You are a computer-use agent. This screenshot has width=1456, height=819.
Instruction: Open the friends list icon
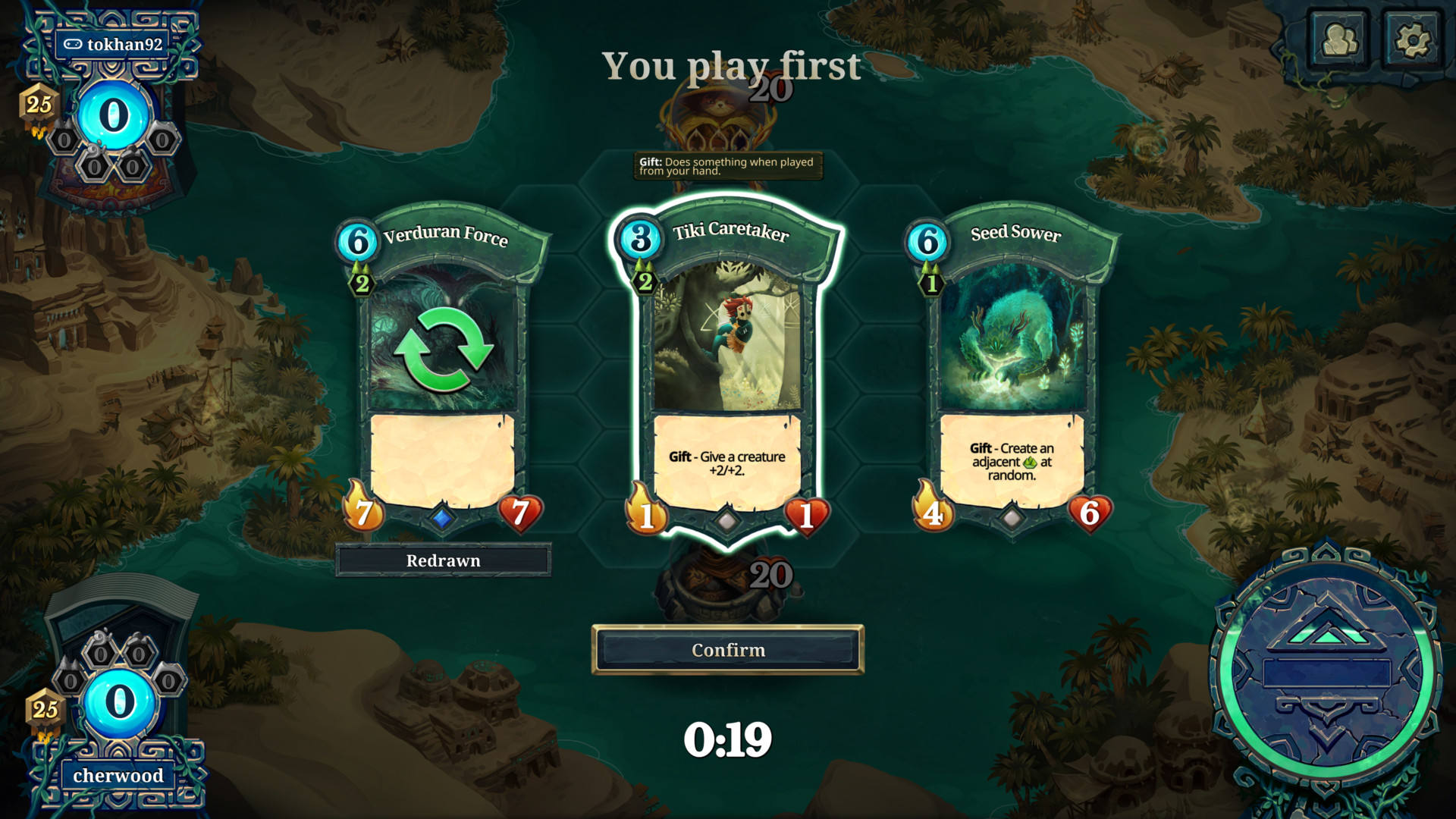tap(1340, 39)
